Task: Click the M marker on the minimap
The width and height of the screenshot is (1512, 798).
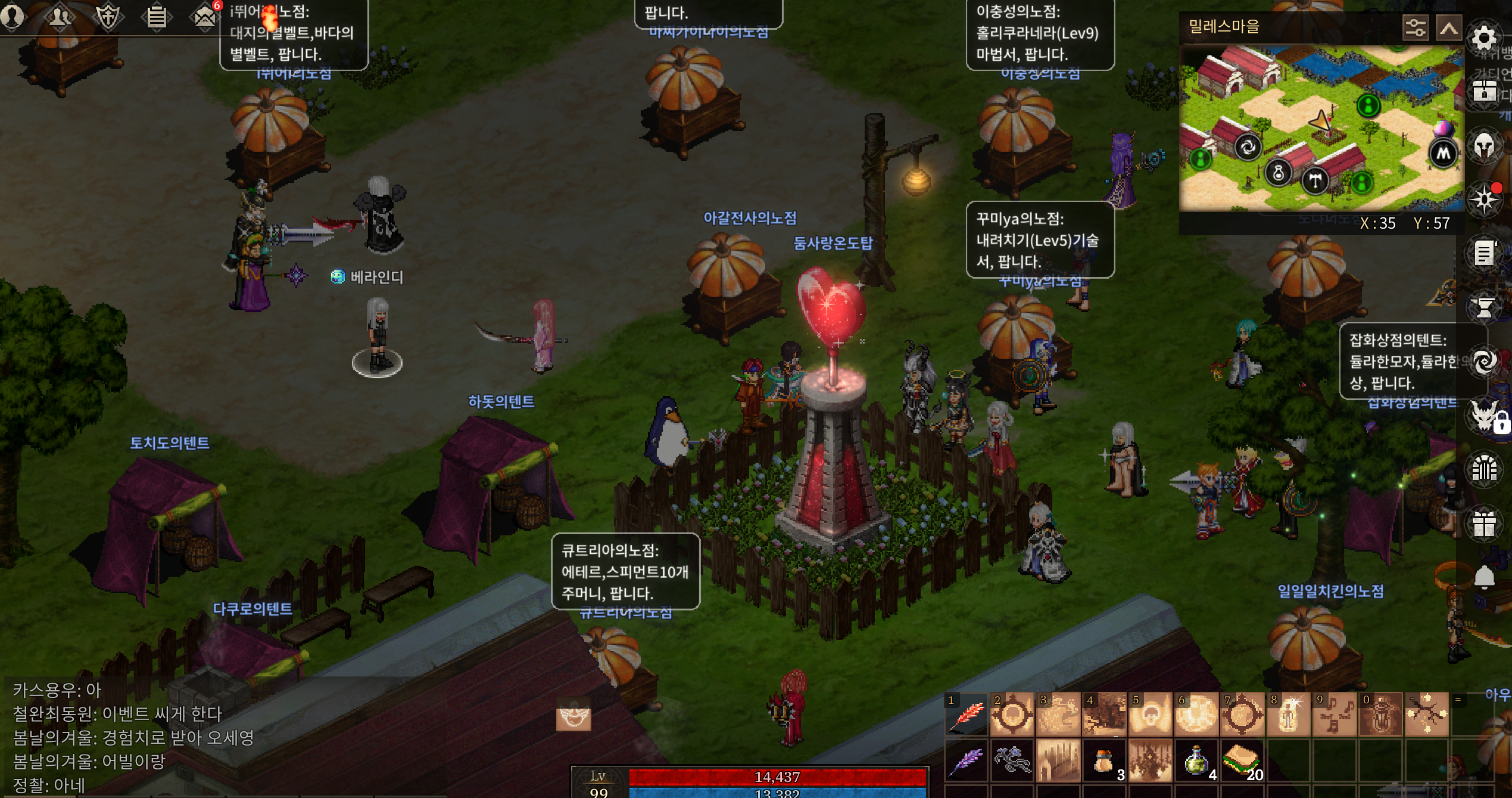Action: [1443, 154]
